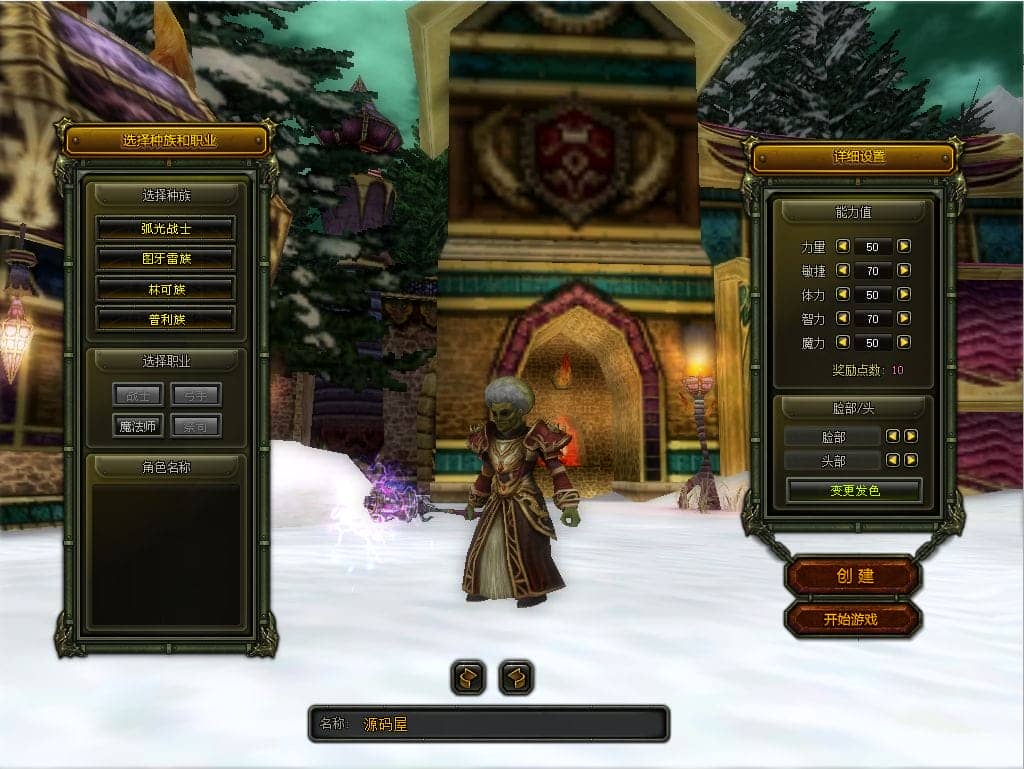Focus the 名称 character name field

(510, 724)
